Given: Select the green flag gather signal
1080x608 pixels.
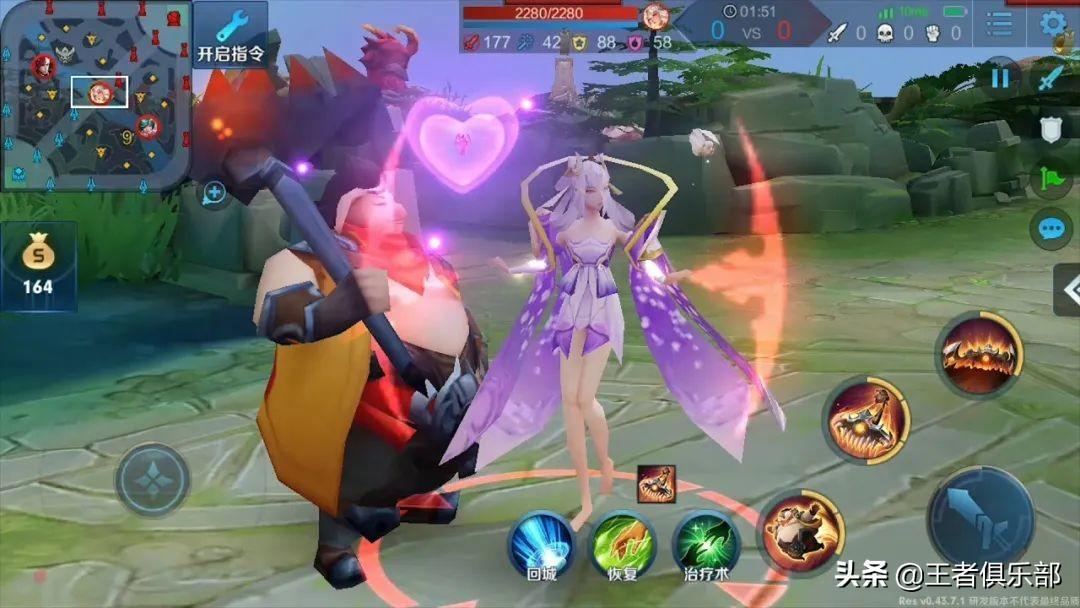Looking at the screenshot, I should click(x=1050, y=178).
